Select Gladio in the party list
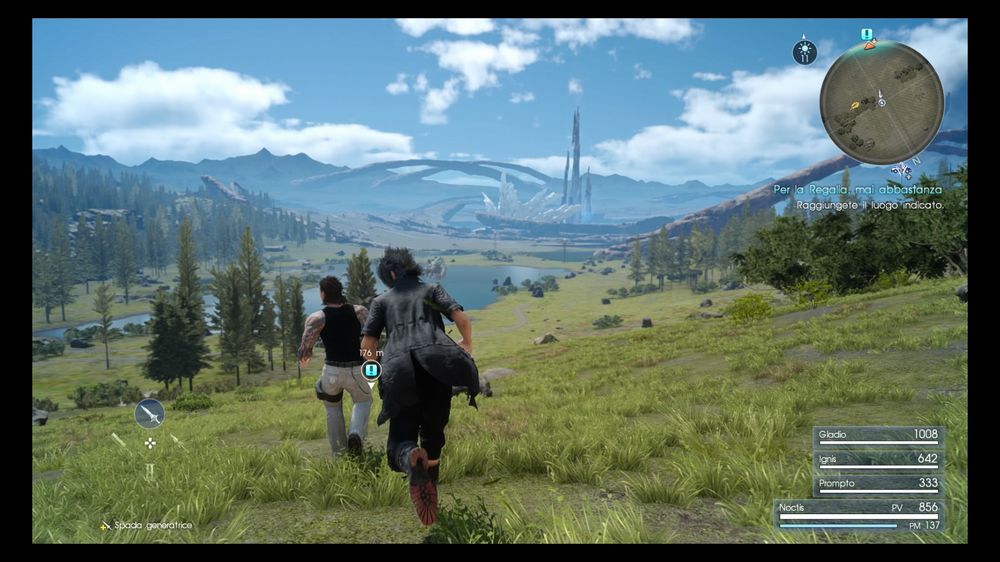The width and height of the screenshot is (1000, 562). pos(878,436)
